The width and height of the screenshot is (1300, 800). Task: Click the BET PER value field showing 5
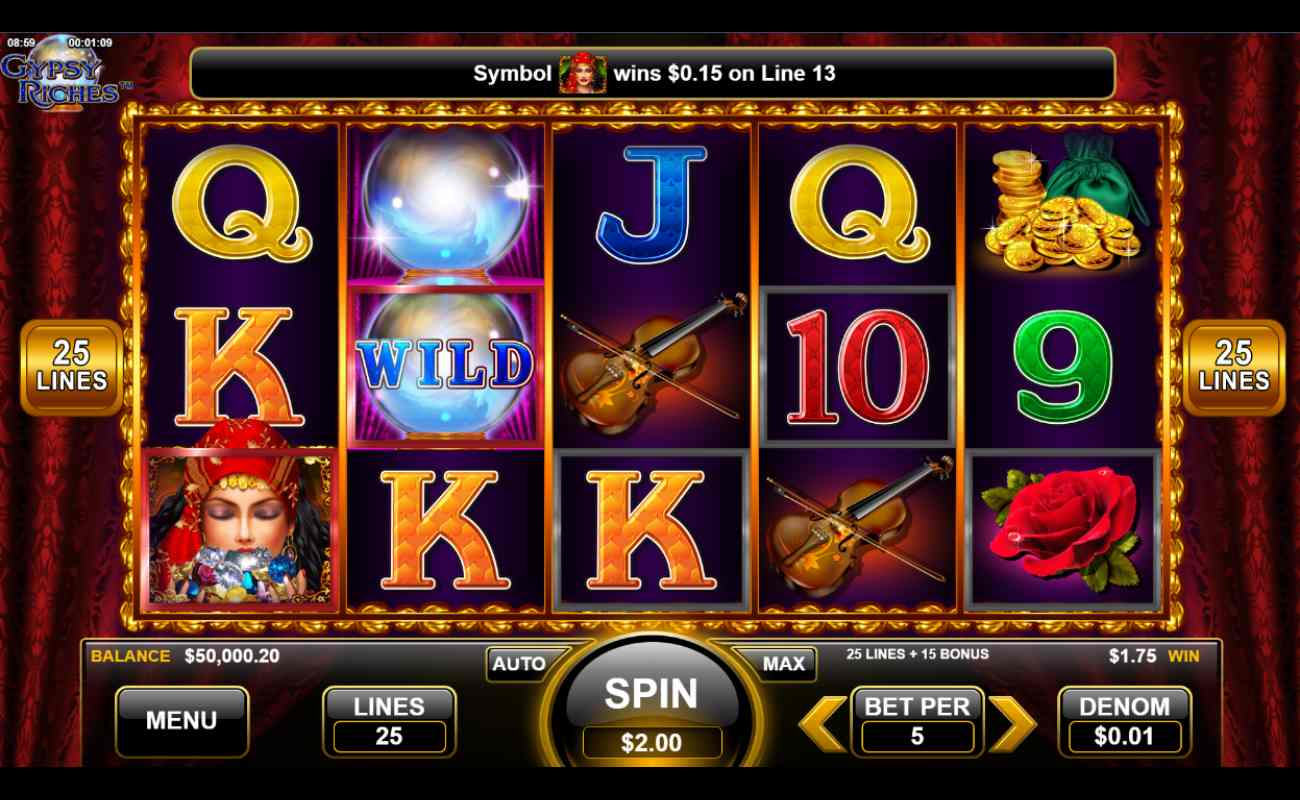click(917, 737)
